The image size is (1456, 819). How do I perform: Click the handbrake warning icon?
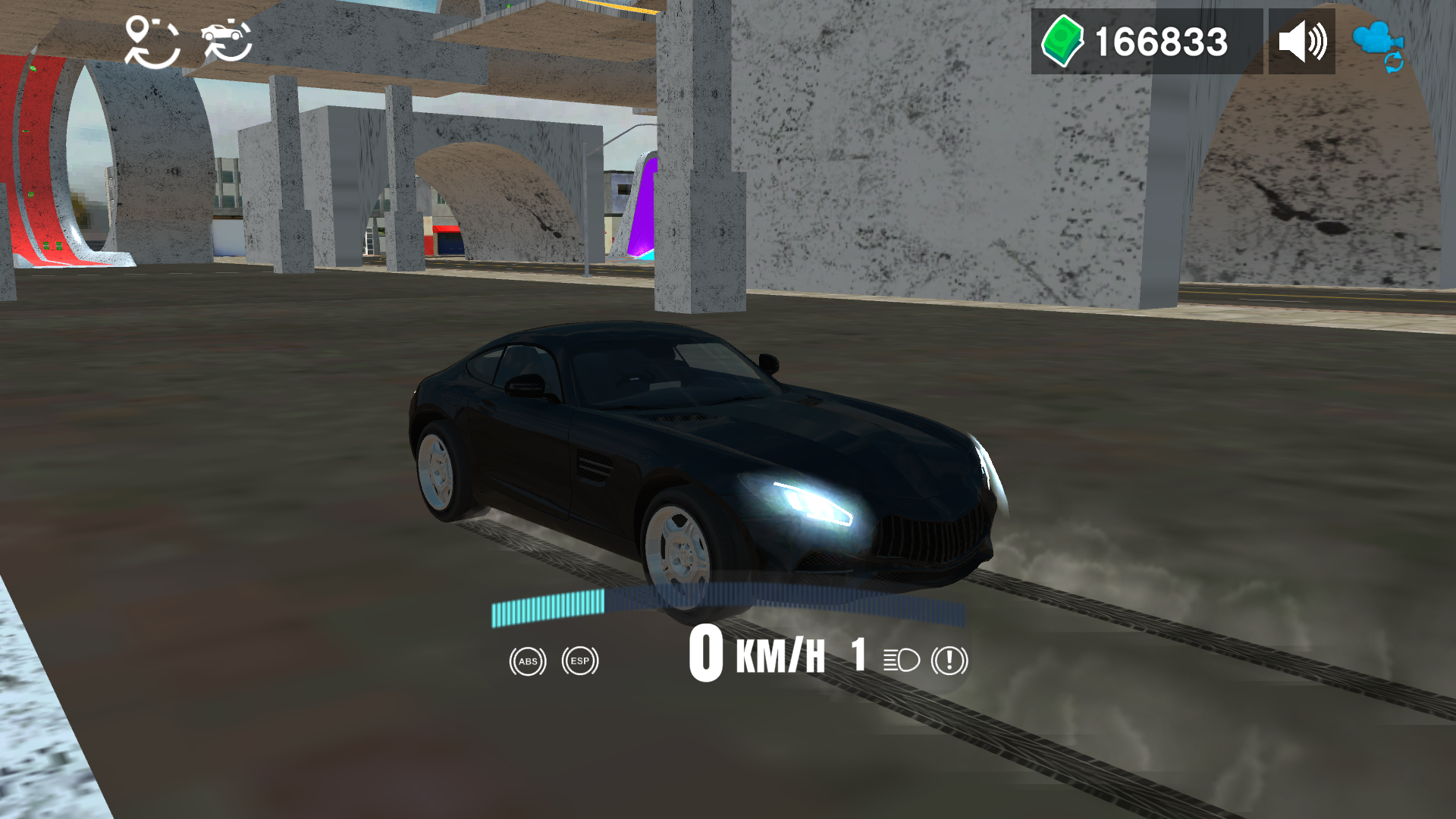(948, 661)
